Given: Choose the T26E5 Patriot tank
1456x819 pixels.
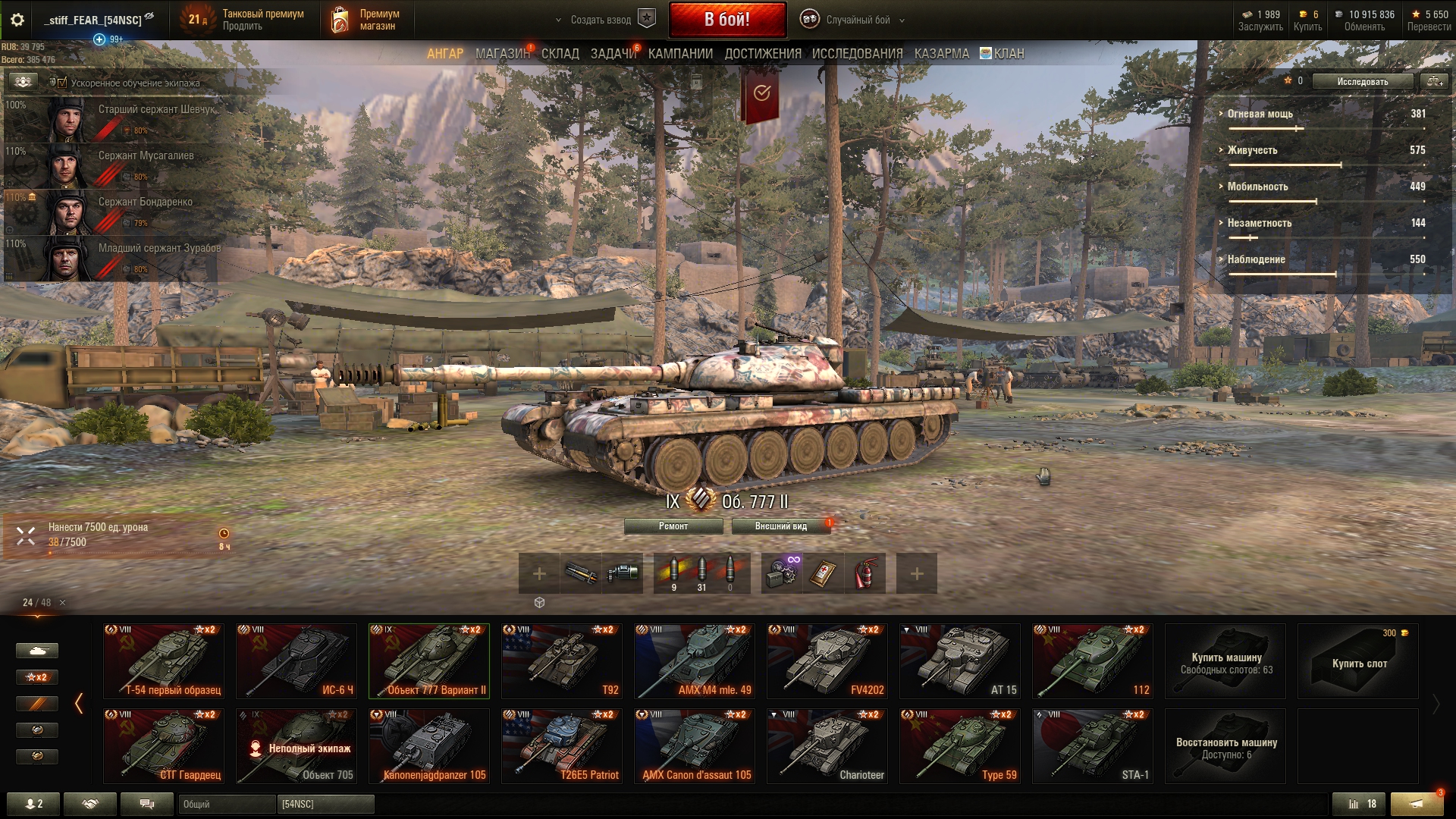Looking at the screenshot, I should click(x=561, y=745).
